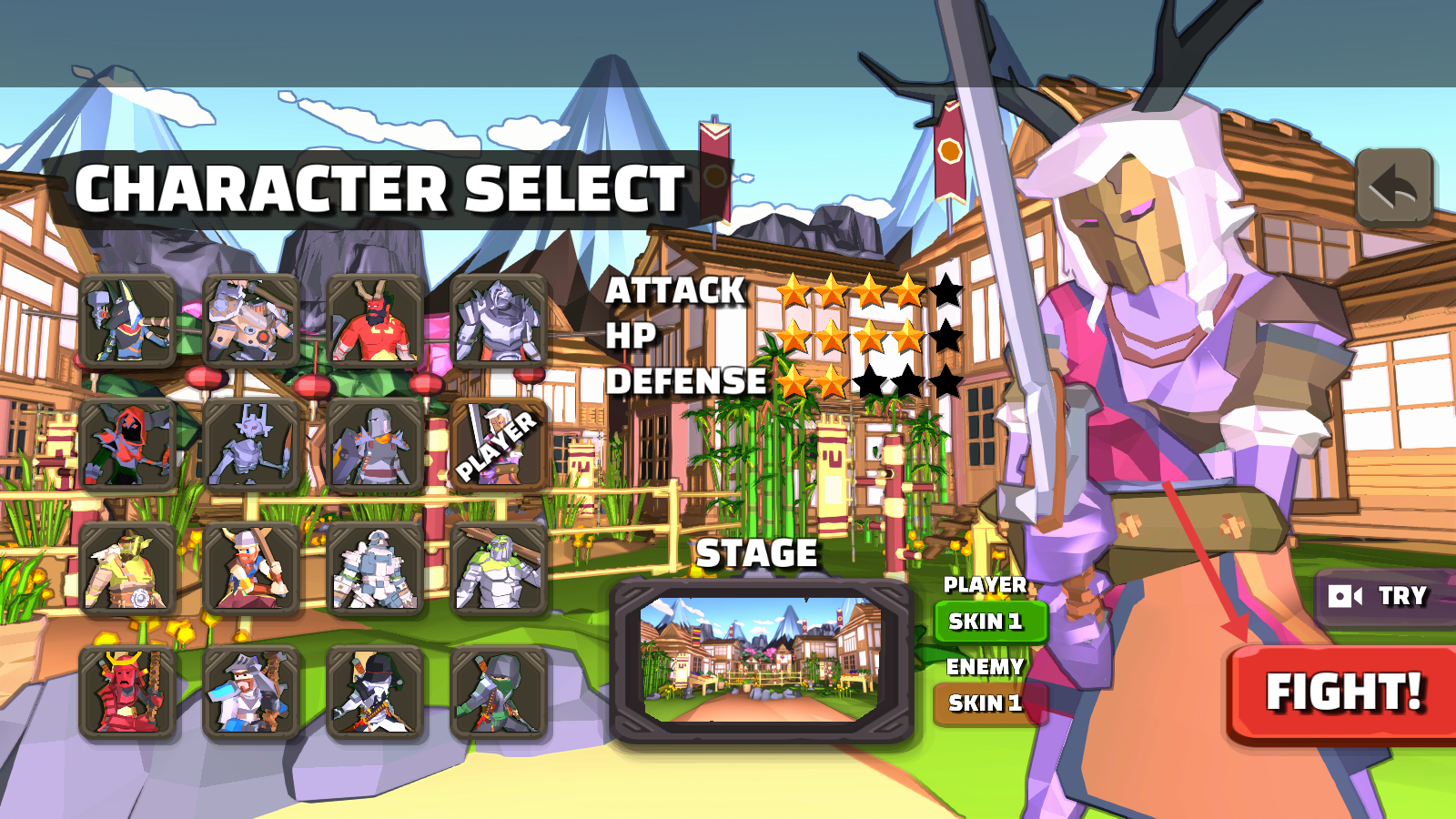Screen dimensions: 1456x819
Task: Go back using the arrow button
Action: (x=1394, y=187)
